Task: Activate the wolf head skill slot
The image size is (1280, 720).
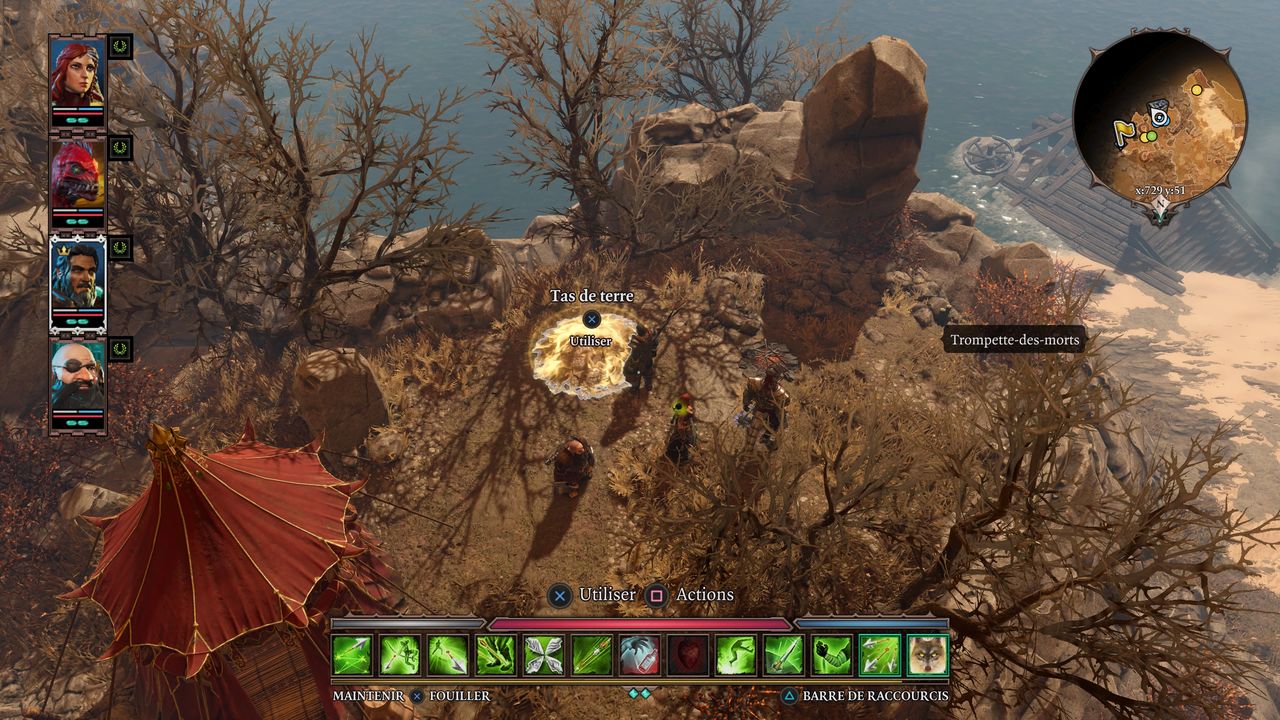Action: pyautogui.click(x=927, y=655)
